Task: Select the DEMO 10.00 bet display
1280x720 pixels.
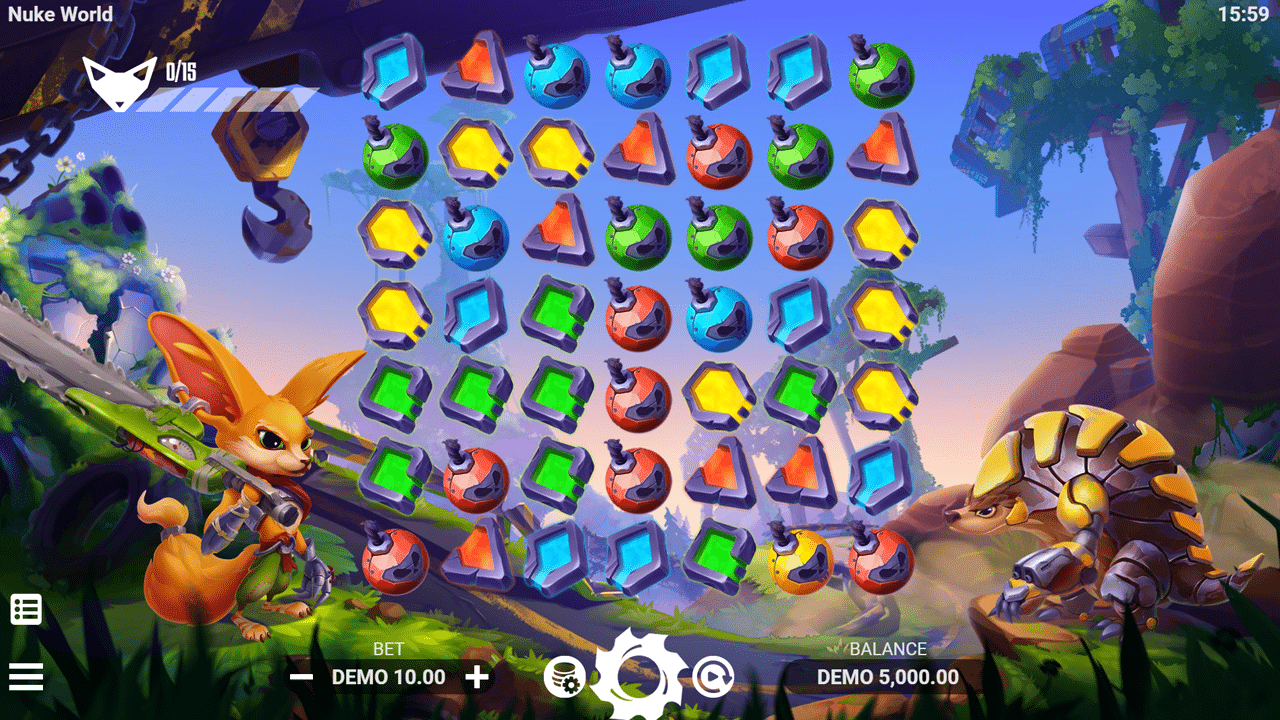Action: coord(388,676)
